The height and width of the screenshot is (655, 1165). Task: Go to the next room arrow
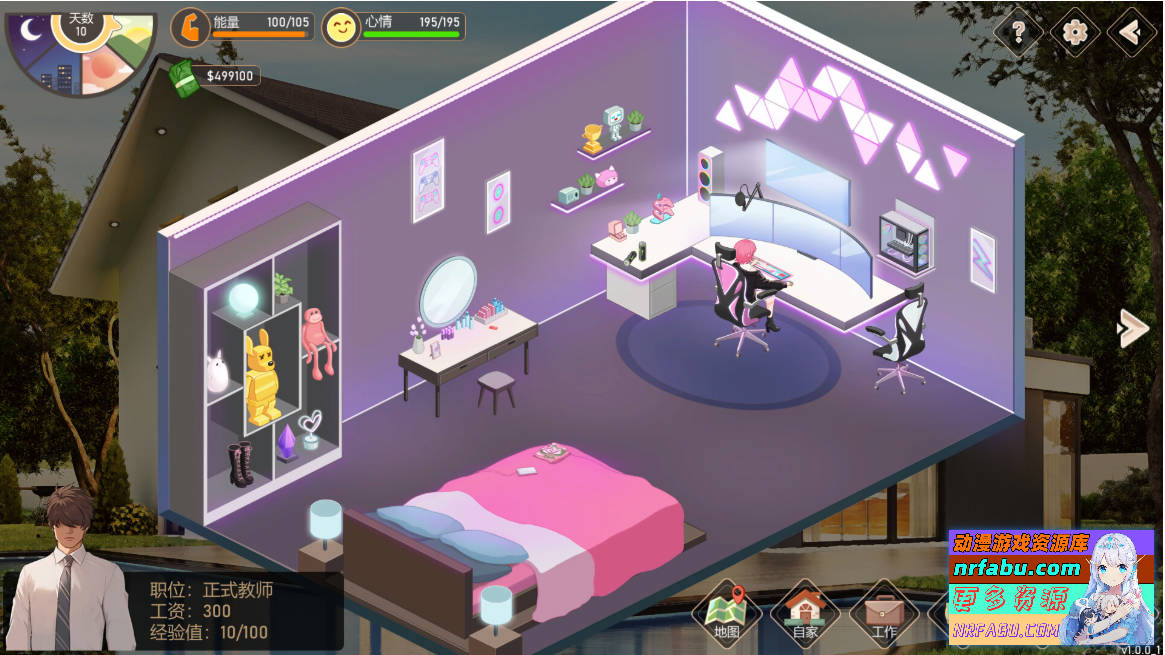click(1133, 328)
